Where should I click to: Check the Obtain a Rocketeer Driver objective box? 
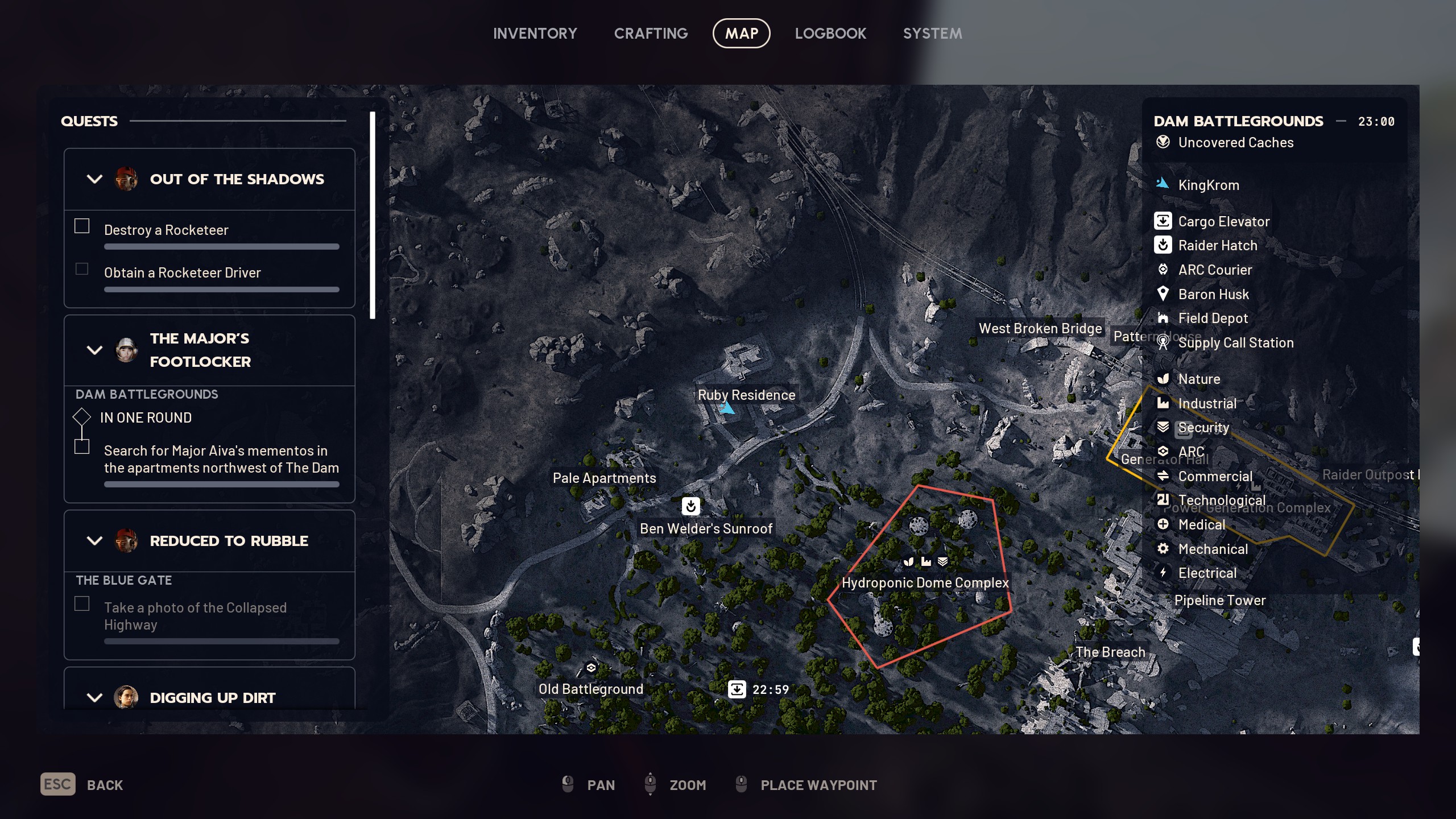(81, 268)
